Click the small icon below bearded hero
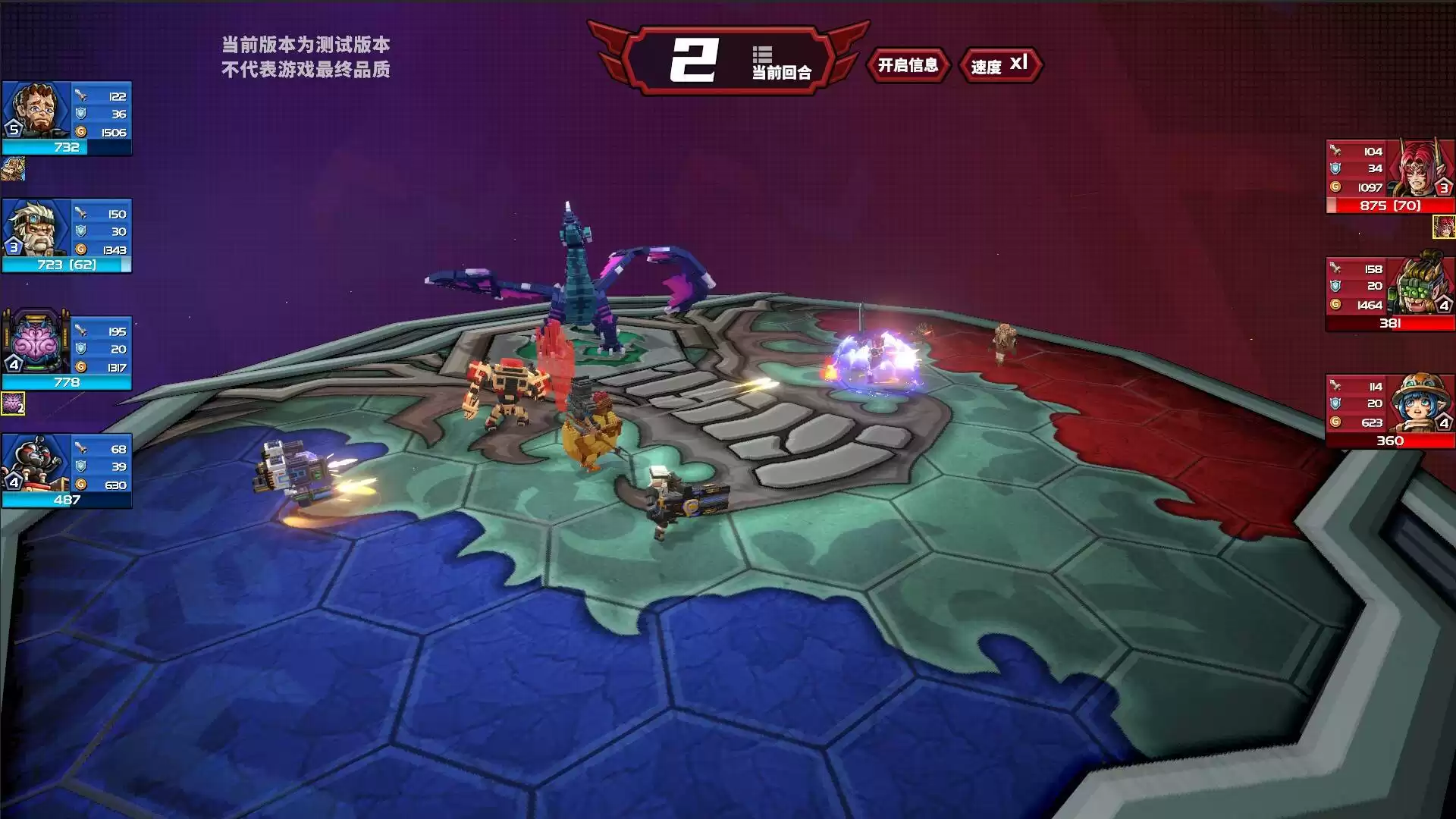 pos(13,168)
